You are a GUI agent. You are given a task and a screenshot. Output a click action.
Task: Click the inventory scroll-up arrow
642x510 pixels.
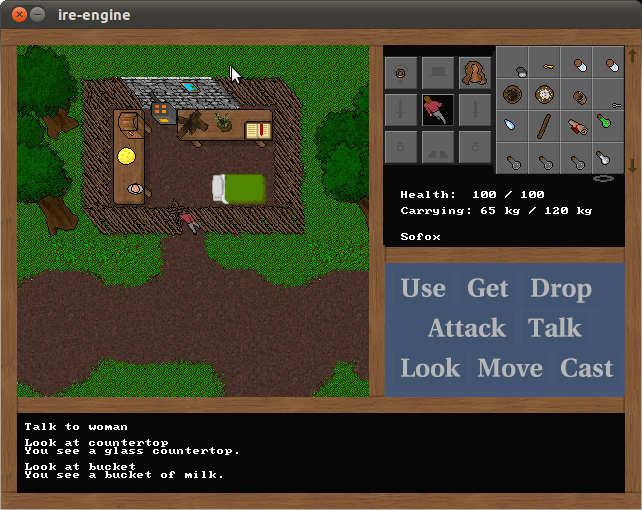631,57
